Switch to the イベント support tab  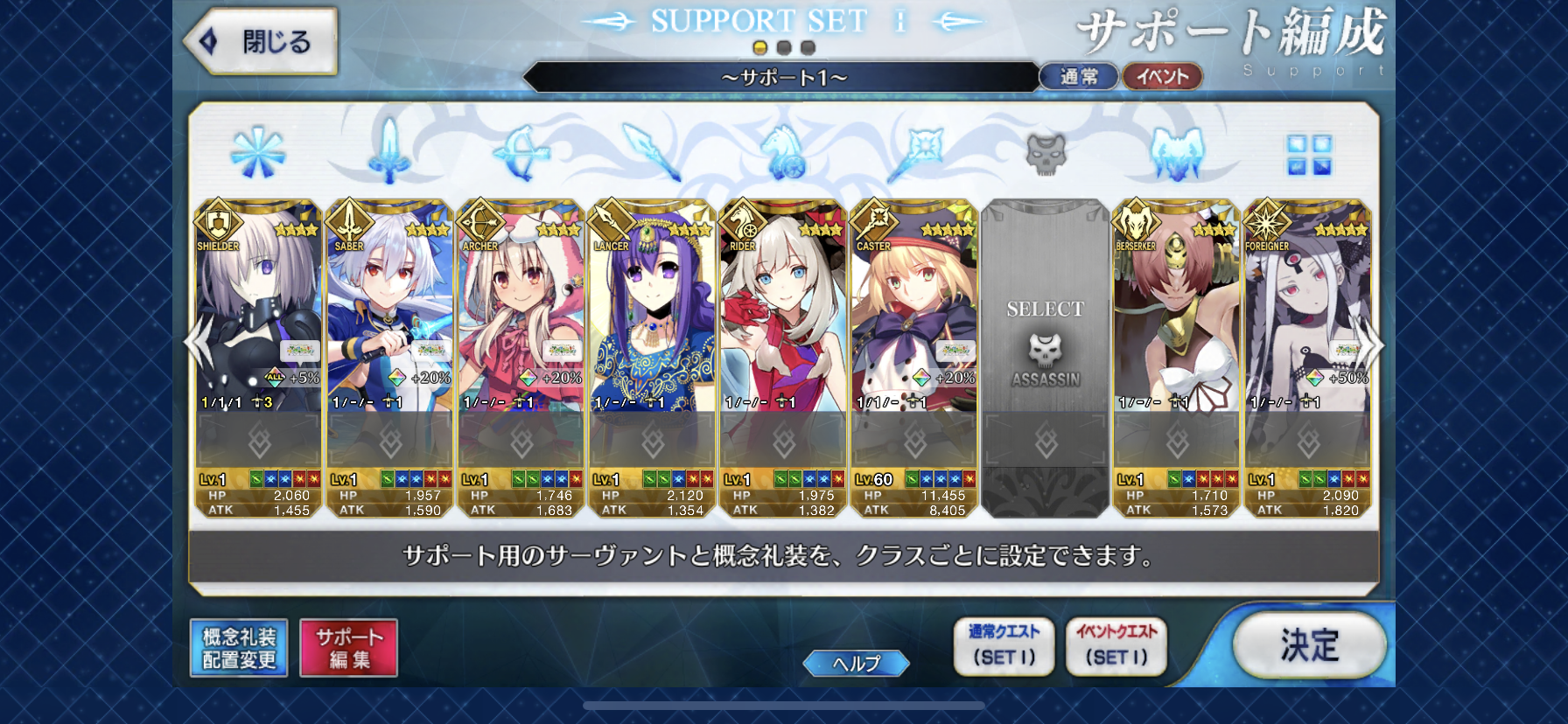pos(1162,77)
